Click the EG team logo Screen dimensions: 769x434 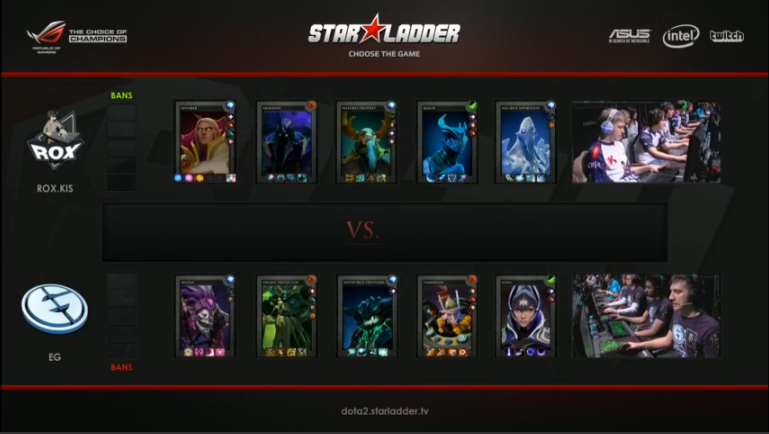(54, 309)
